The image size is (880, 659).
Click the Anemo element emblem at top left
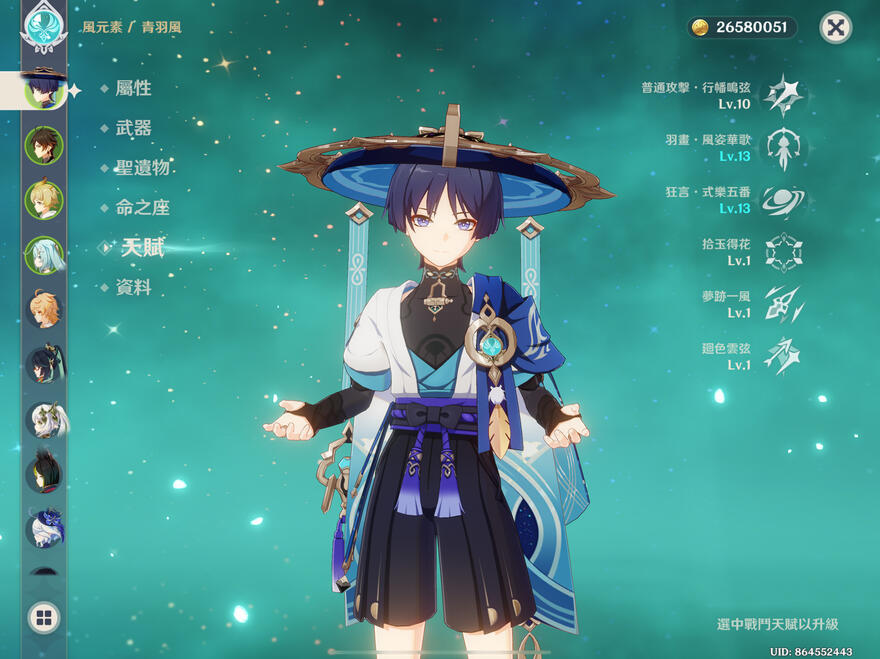click(x=44, y=28)
